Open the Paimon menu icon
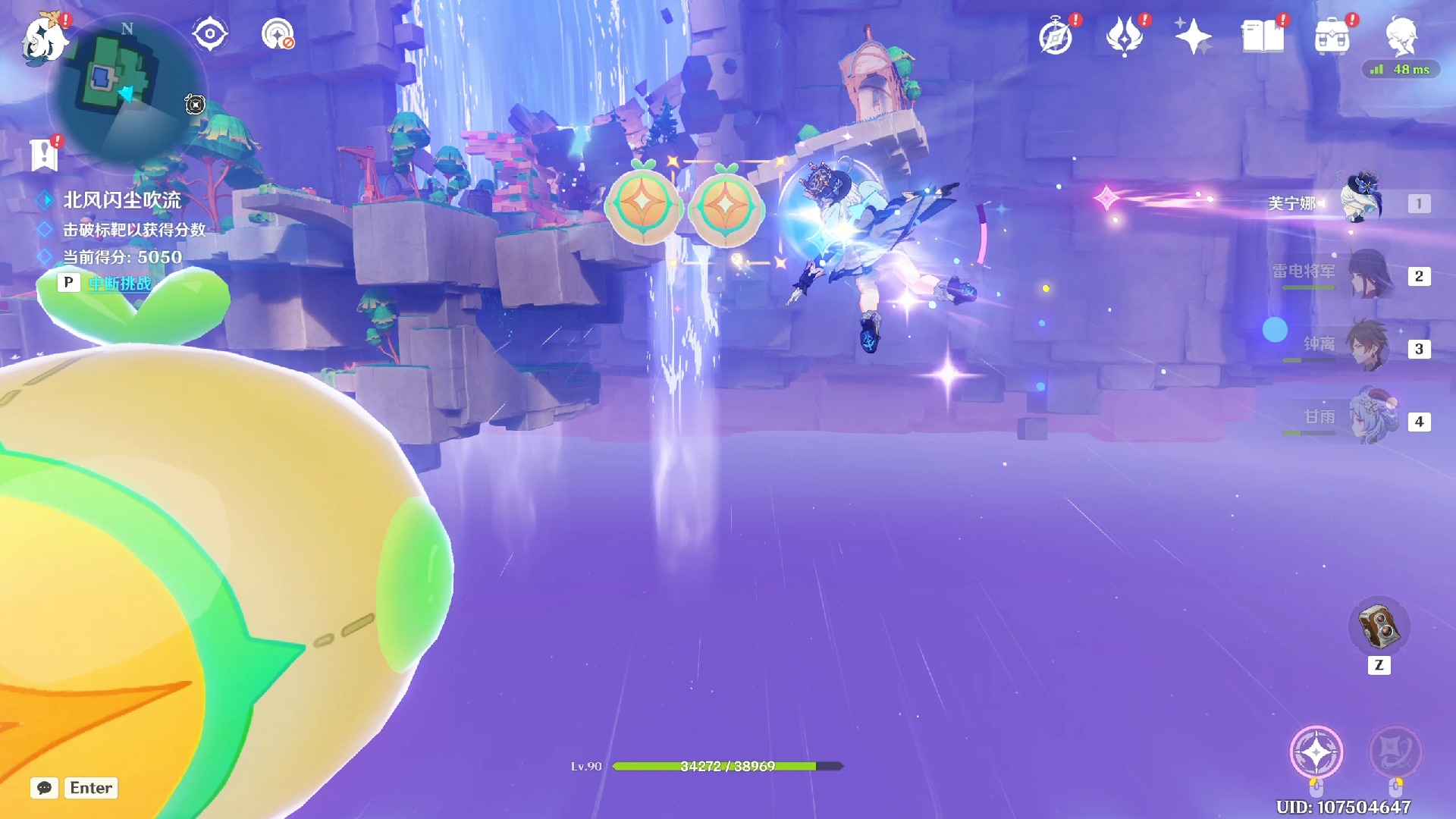Image resolution: width=1456 pixels, height=819 pixels. (x=44, y=37)
